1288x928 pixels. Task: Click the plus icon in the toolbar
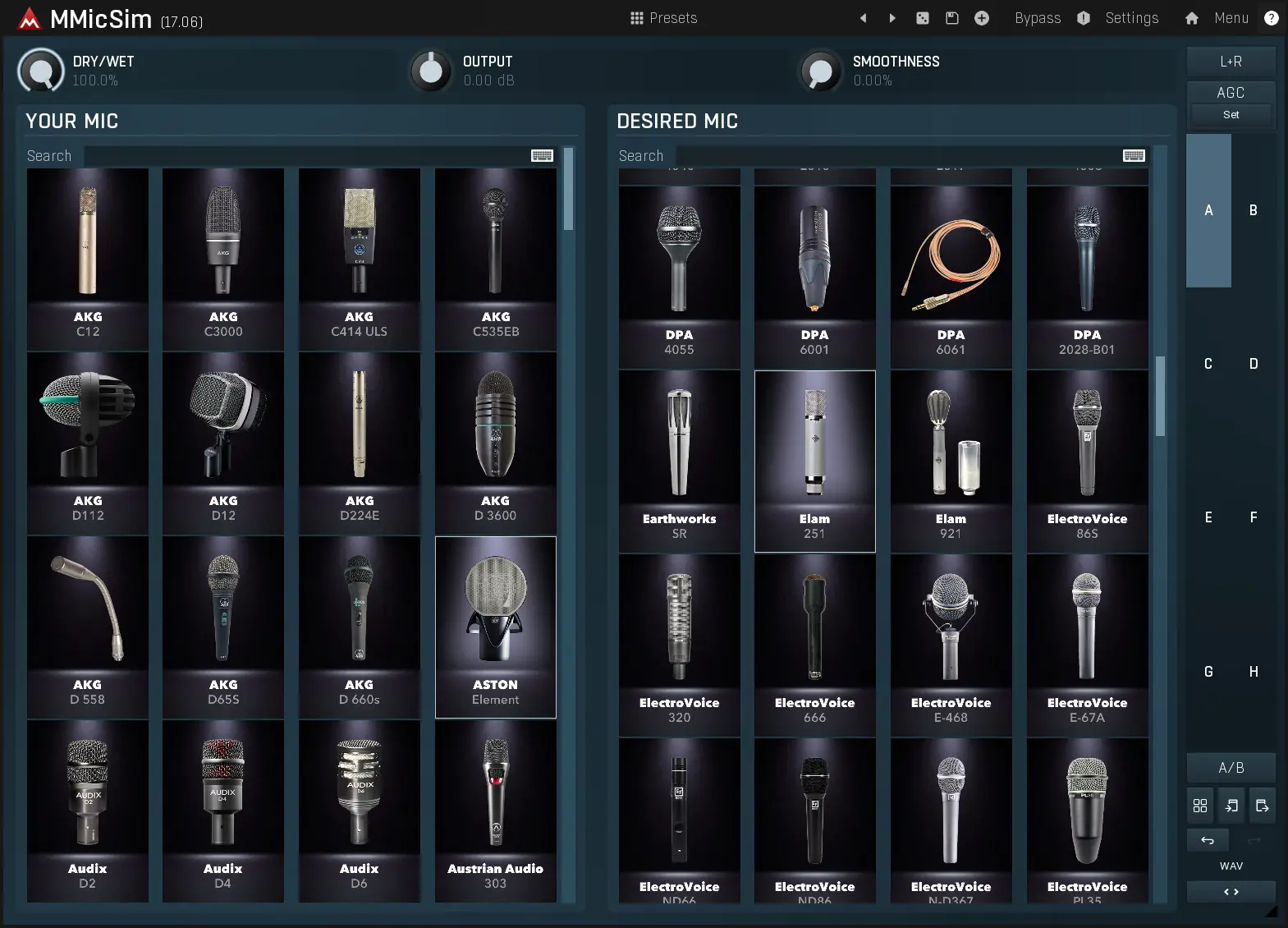pyautogui.click(x=982, y=17)
